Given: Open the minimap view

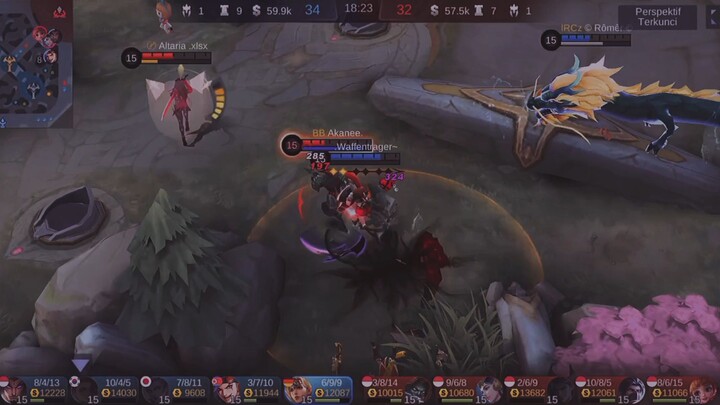Looking at the screenshot, I should [36, 63].
